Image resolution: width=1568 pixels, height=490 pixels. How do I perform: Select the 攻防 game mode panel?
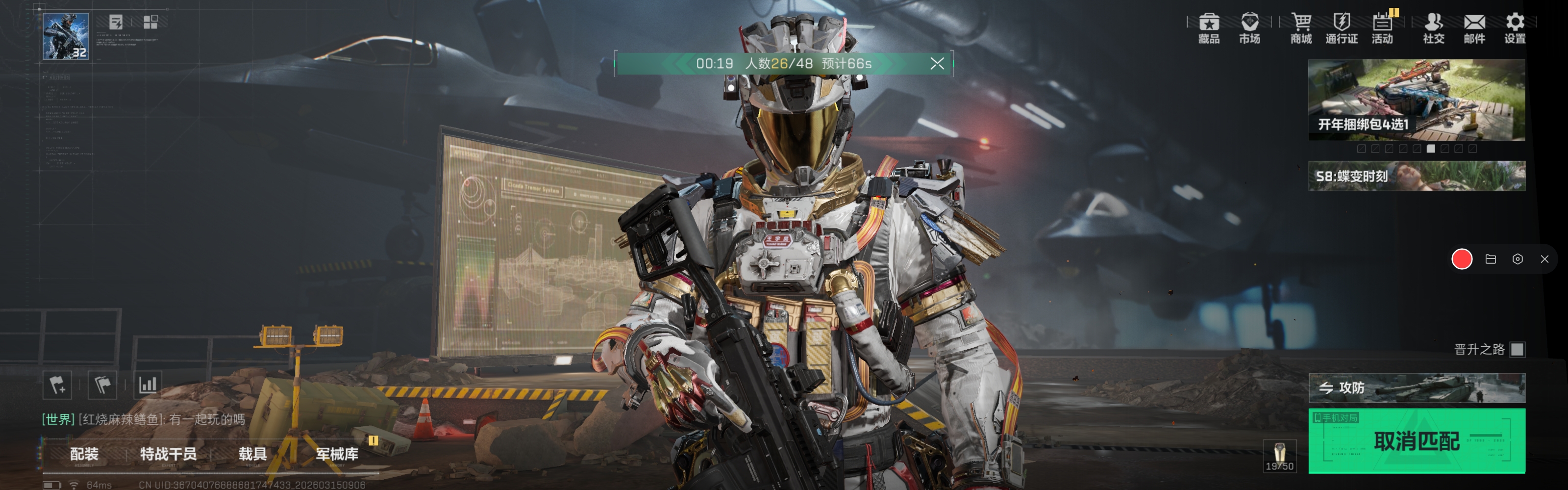[x=1416, y=387]
